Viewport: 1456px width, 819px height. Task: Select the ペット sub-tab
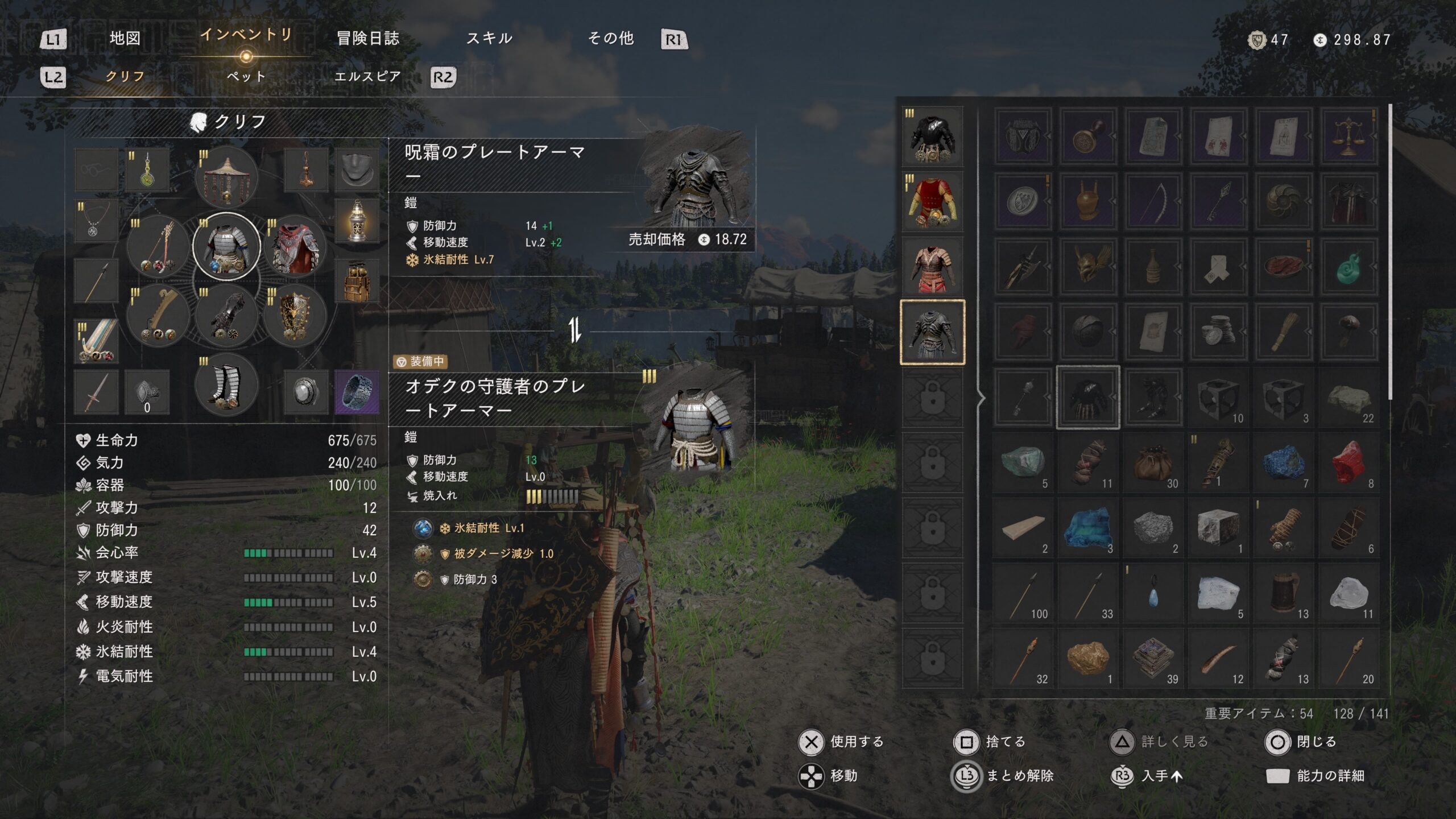(246, 77)
